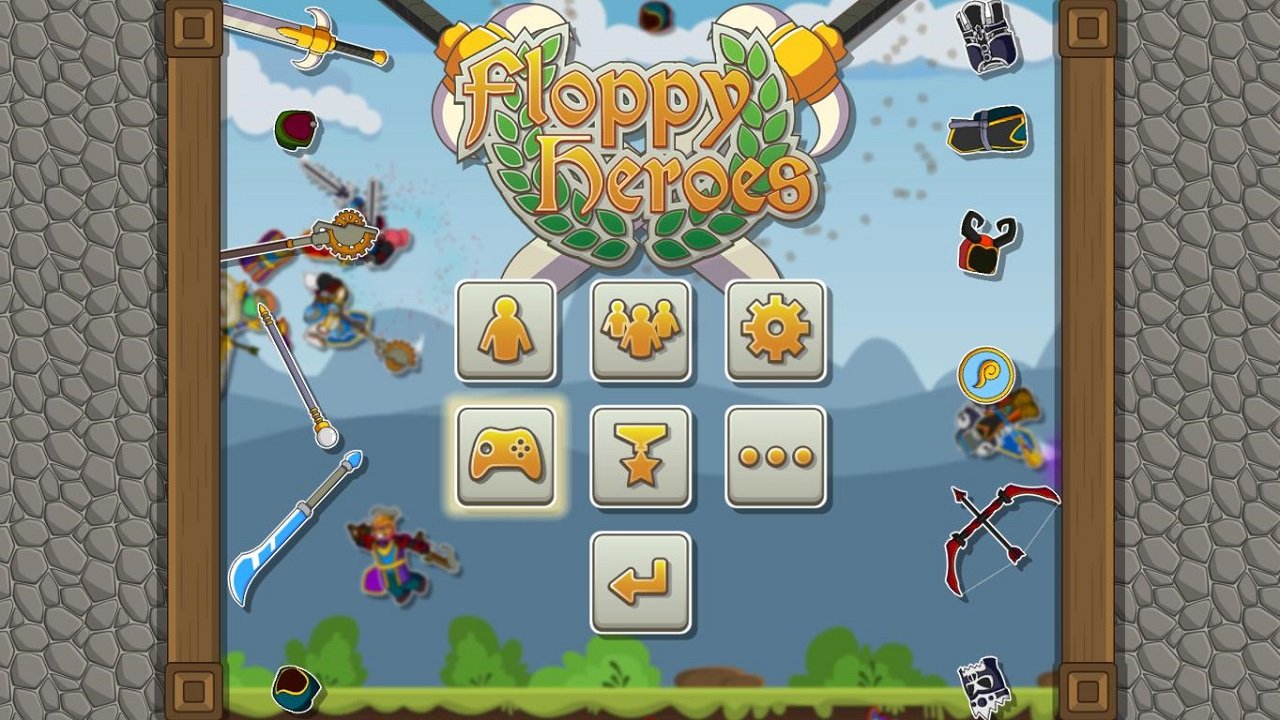
Task: Open the multiplayer mode with the group icon
Action: [x=639, y=331]
